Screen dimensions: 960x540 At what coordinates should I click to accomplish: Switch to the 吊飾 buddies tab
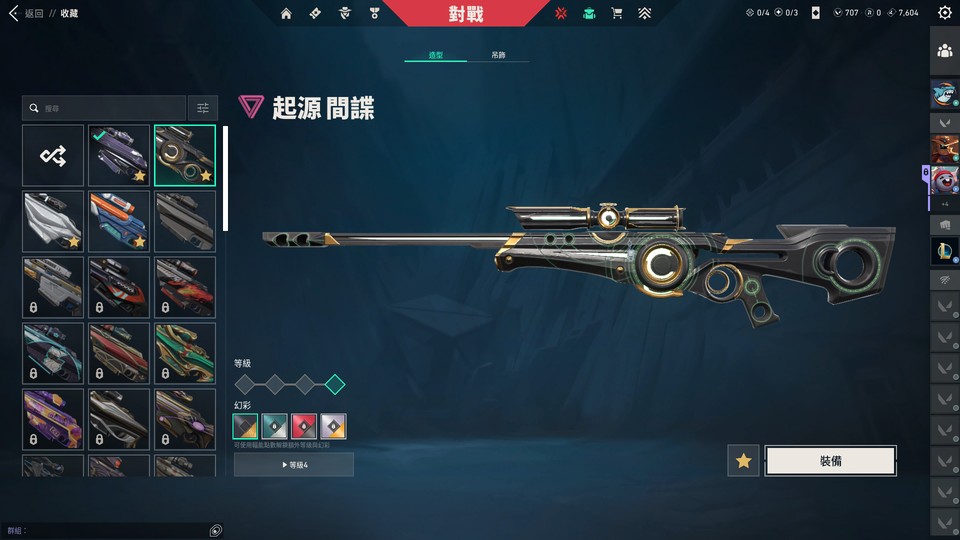point(498,55)
